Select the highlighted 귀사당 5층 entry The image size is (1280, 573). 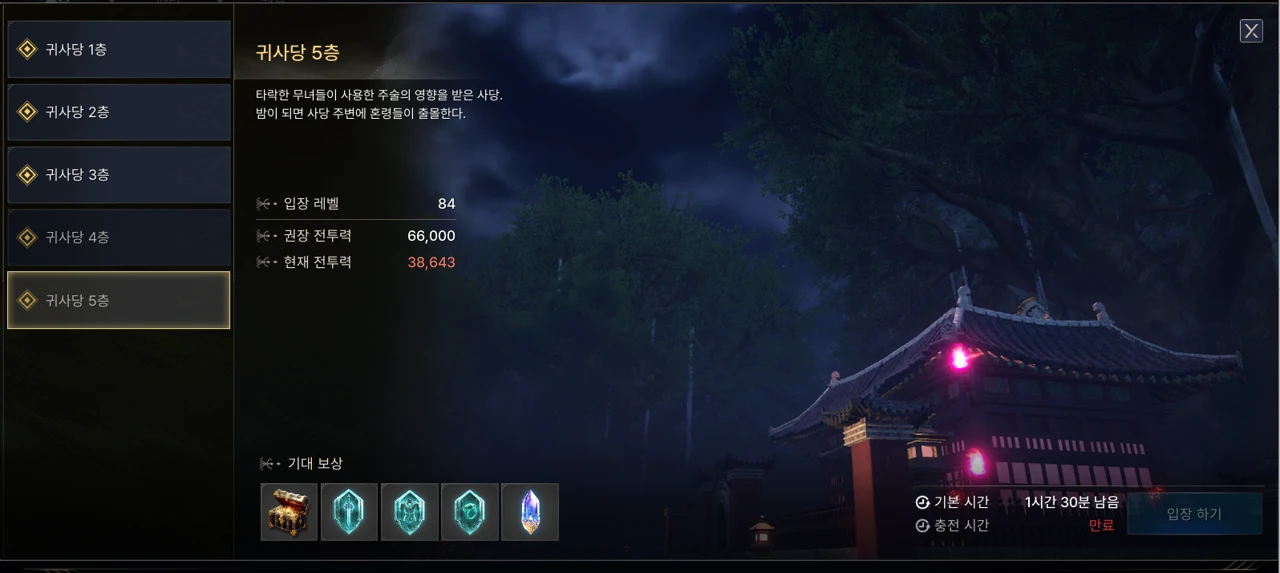click(119, 300)
